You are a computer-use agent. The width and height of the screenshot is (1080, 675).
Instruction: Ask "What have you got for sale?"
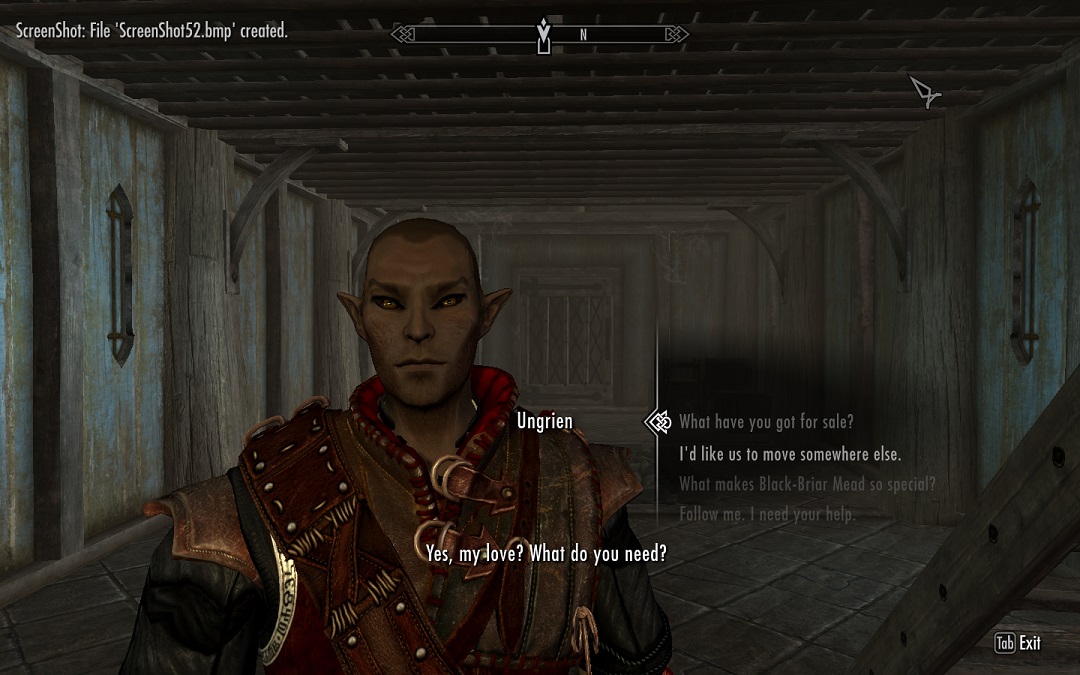766,422
